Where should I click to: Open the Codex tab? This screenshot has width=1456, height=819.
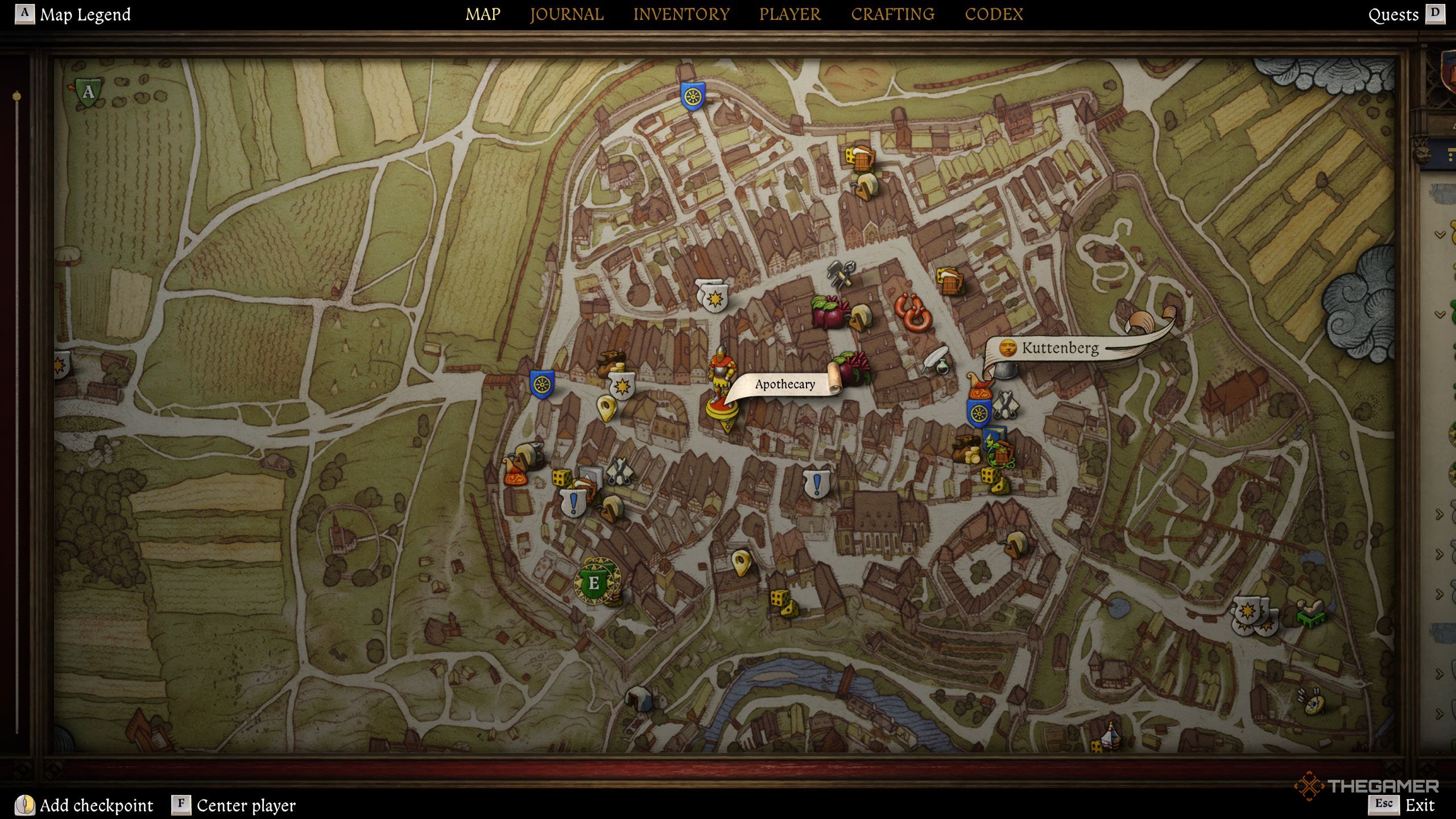point(994,14)
